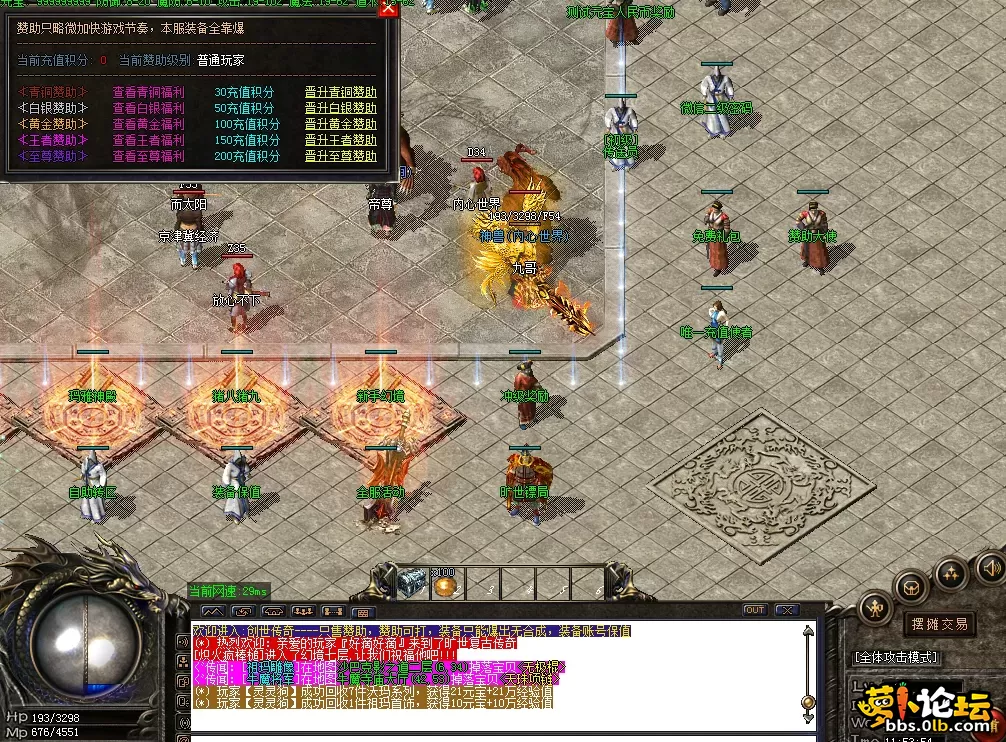The image size is (1006, 742).
Task: View Gold benefits (查看黄金福利)
Action: point(148,124)
